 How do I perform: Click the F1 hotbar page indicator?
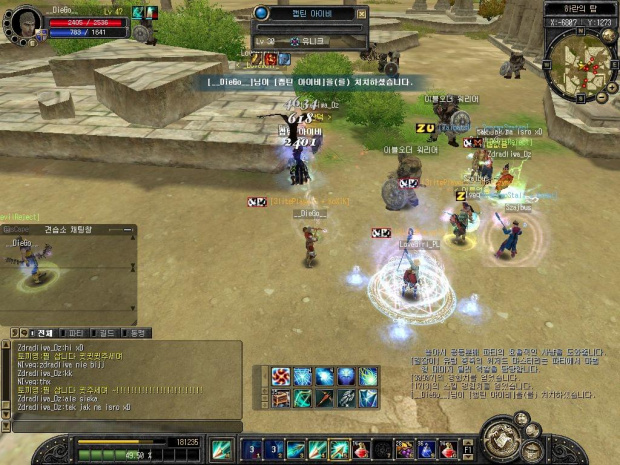[x=467, y=449]
